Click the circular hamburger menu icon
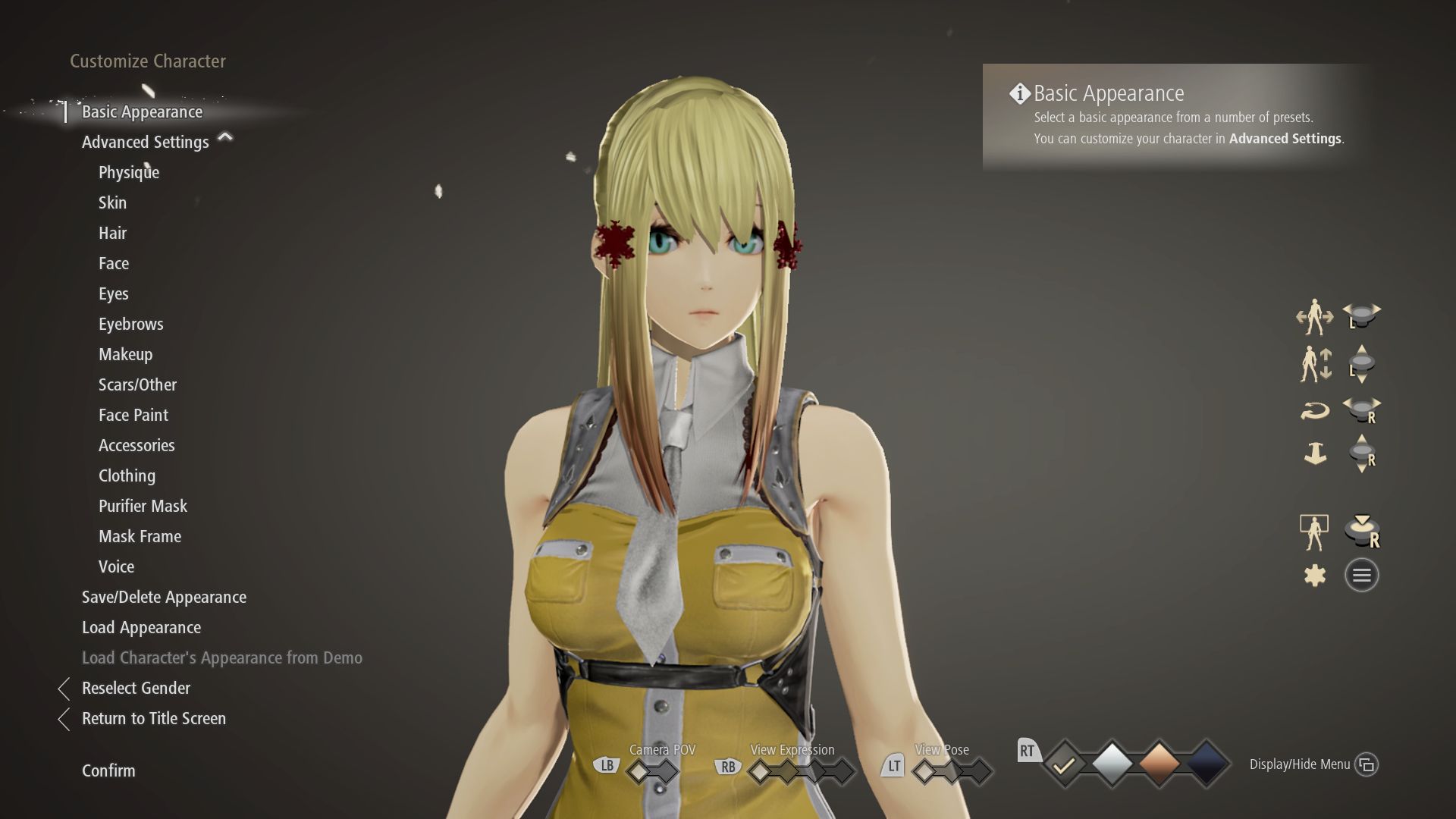The width and height of the screenshot is (1456, 819). (x=1361, y=574)
